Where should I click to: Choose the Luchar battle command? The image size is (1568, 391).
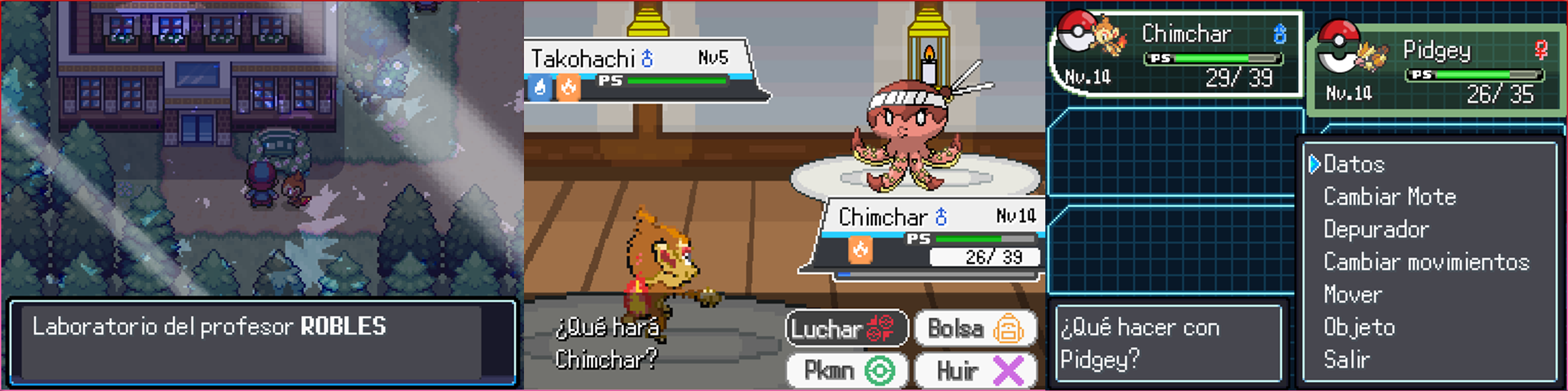pyautogui.click(x=845, y=328)
